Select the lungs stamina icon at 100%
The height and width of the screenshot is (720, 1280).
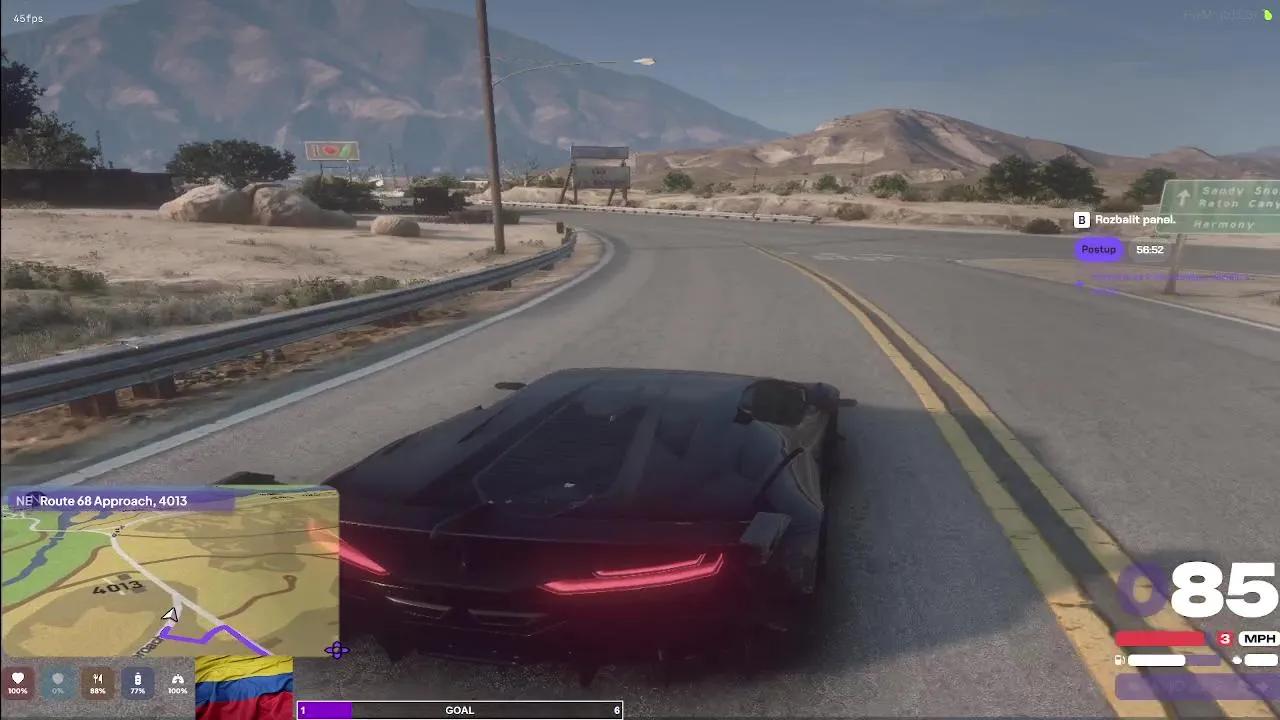[177, 681]
